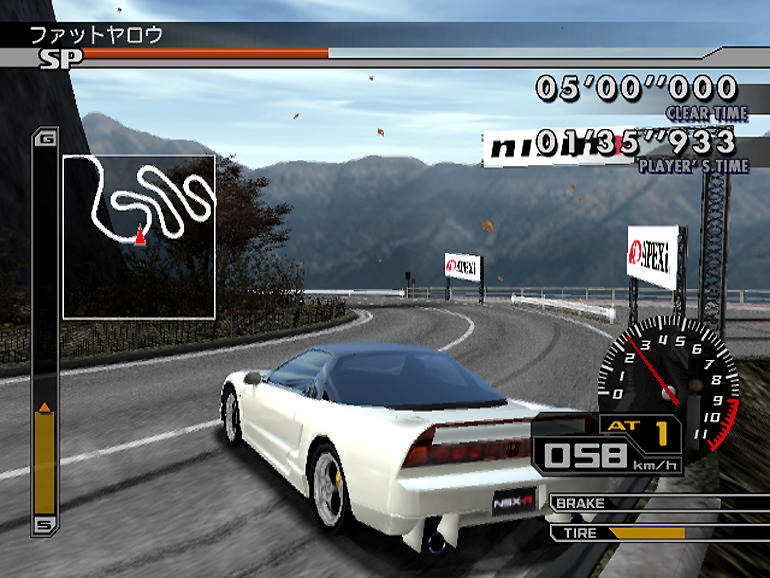
Task: Click the track layout minimap
Action: pos(139,236)
